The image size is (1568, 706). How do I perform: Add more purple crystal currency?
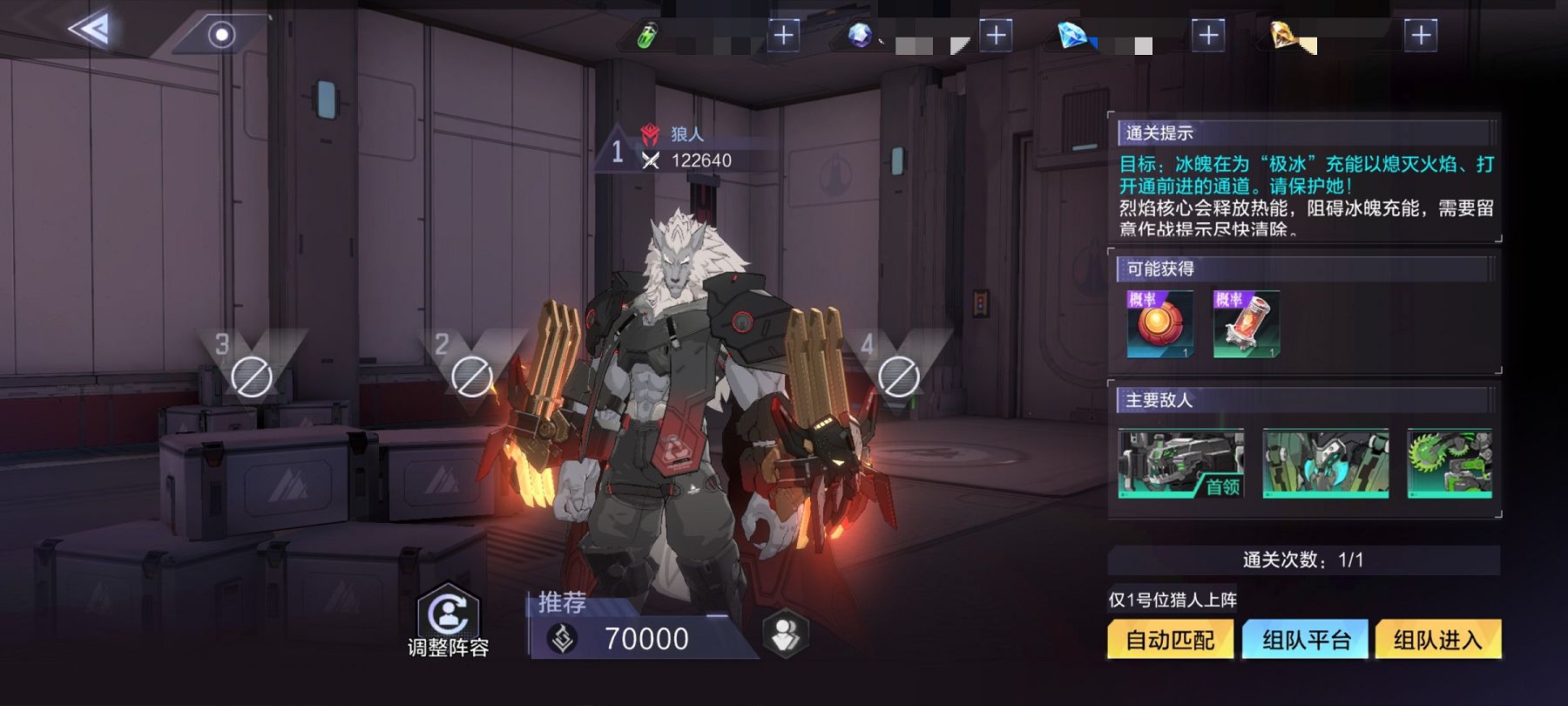coord(996,35)
